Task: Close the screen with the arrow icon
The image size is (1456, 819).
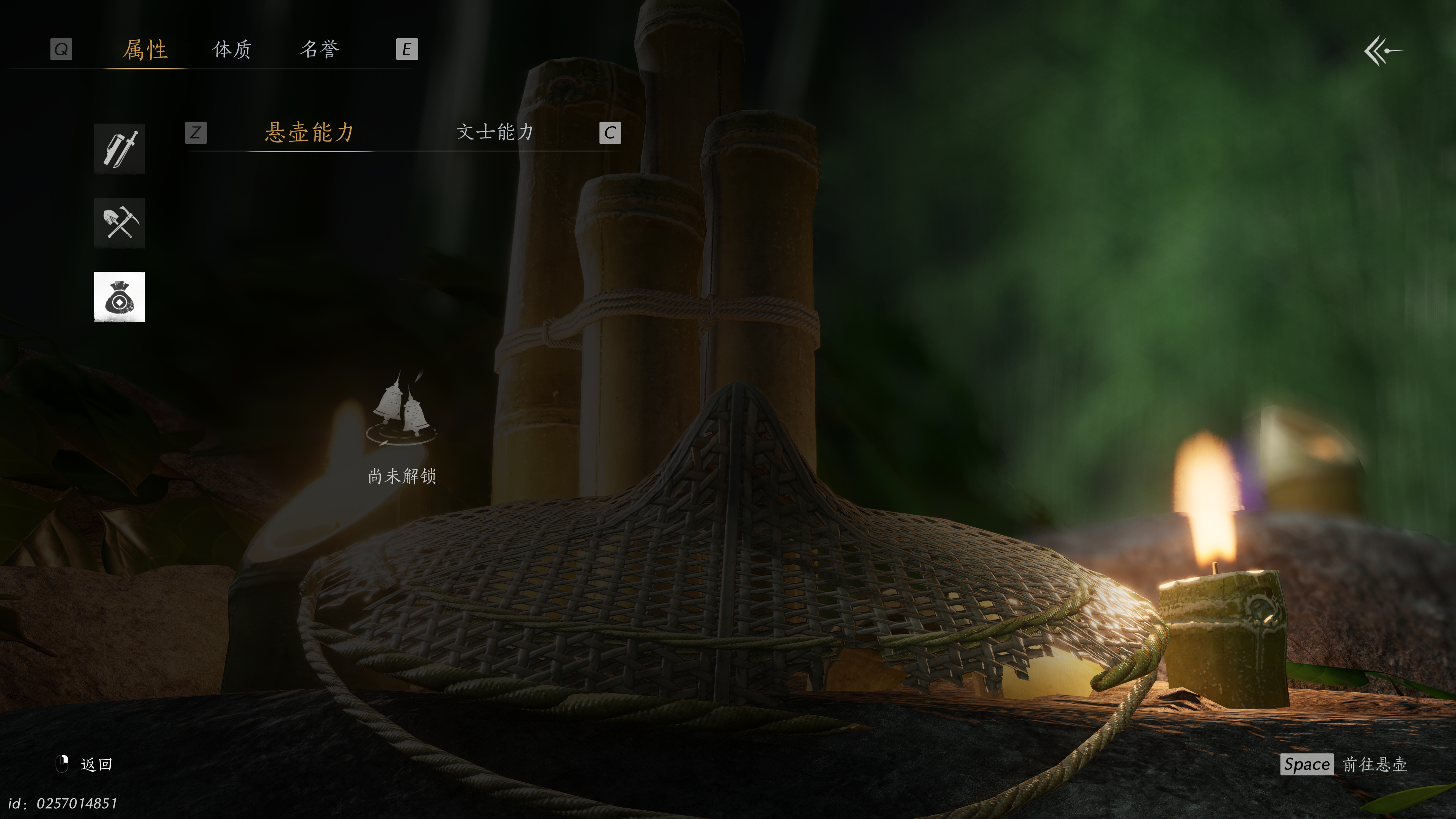Action: pos(1383,51)
